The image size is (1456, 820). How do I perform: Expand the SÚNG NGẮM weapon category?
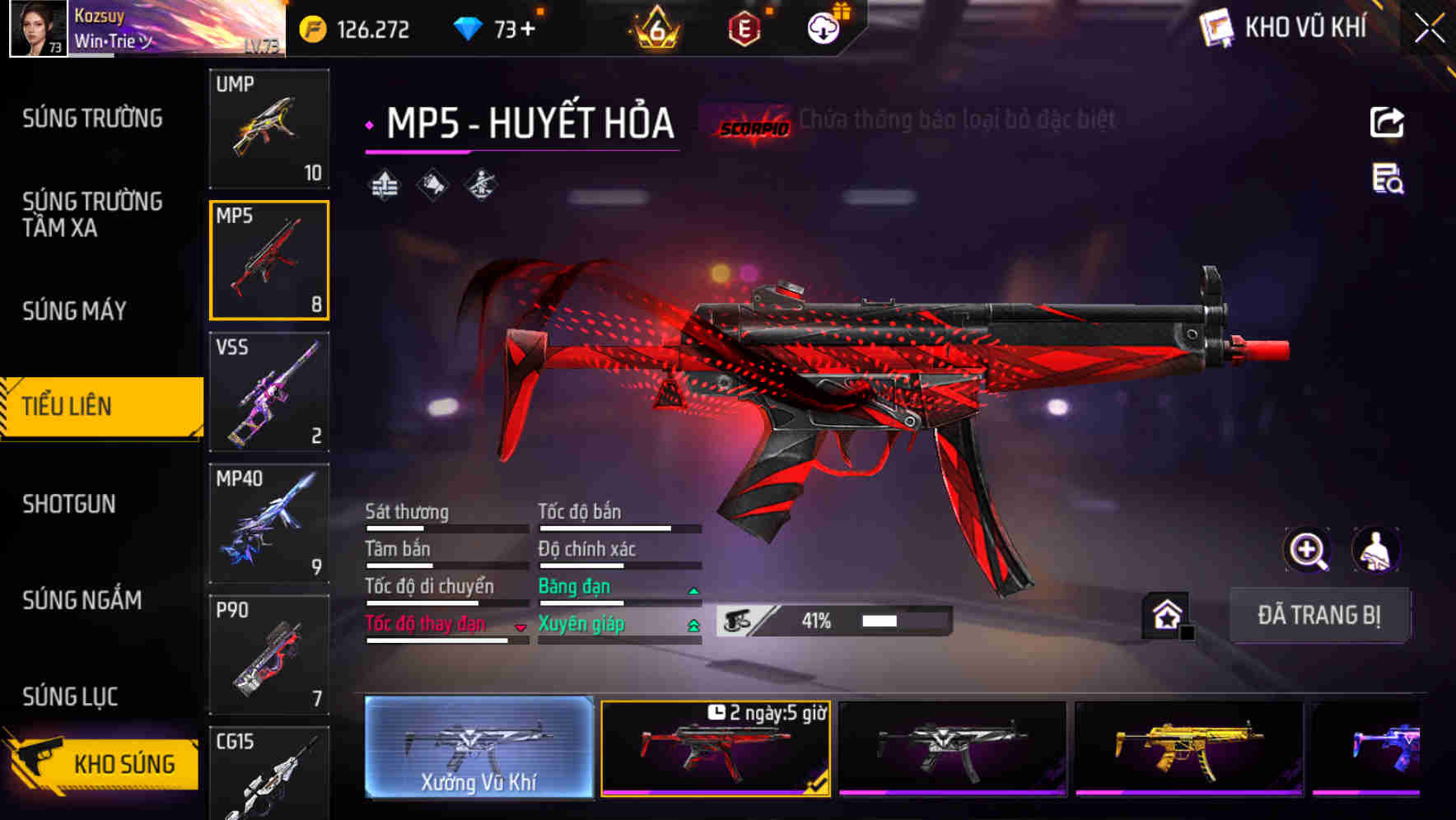coord(80,601)
